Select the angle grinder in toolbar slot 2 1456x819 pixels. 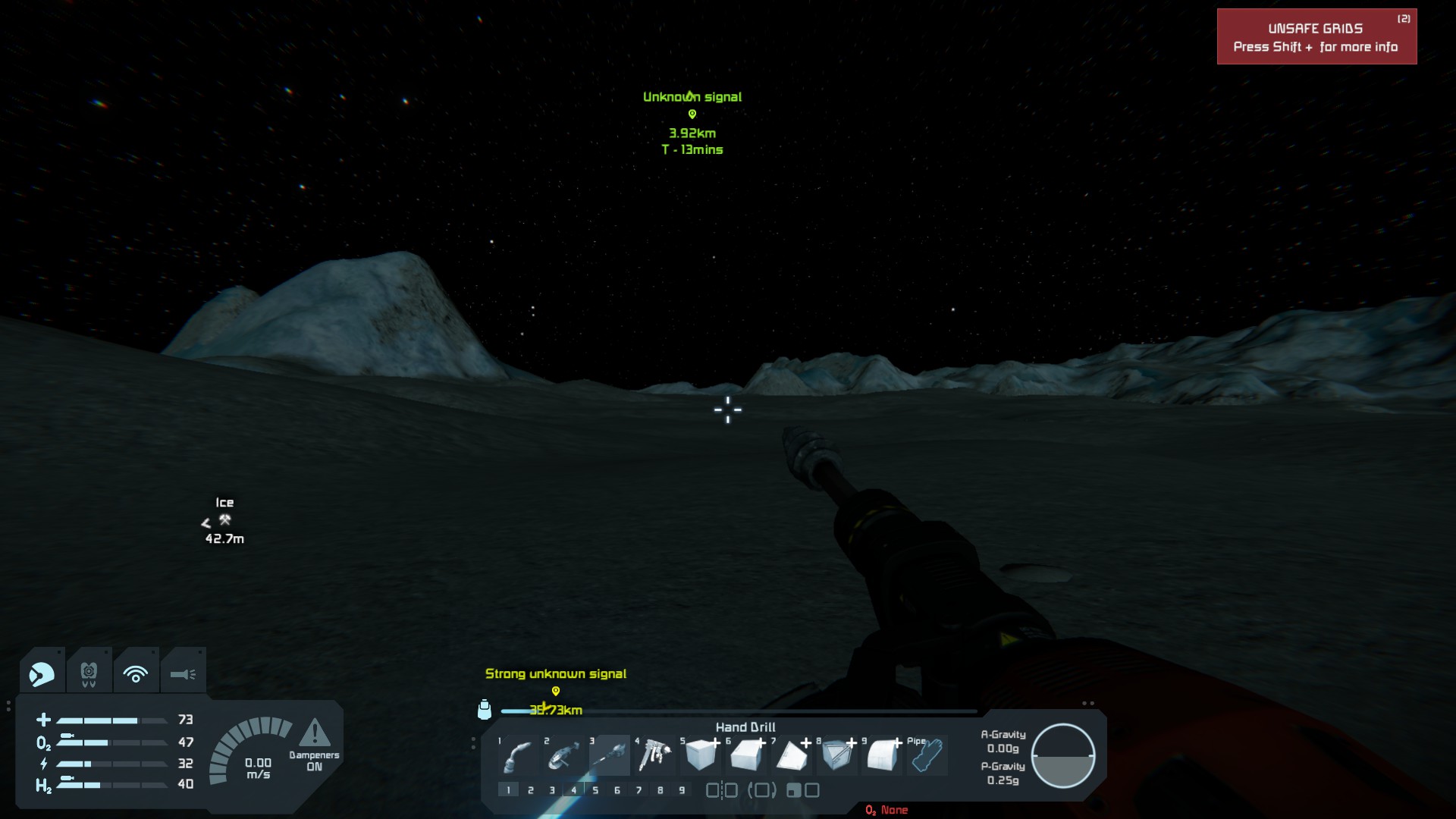563,756
